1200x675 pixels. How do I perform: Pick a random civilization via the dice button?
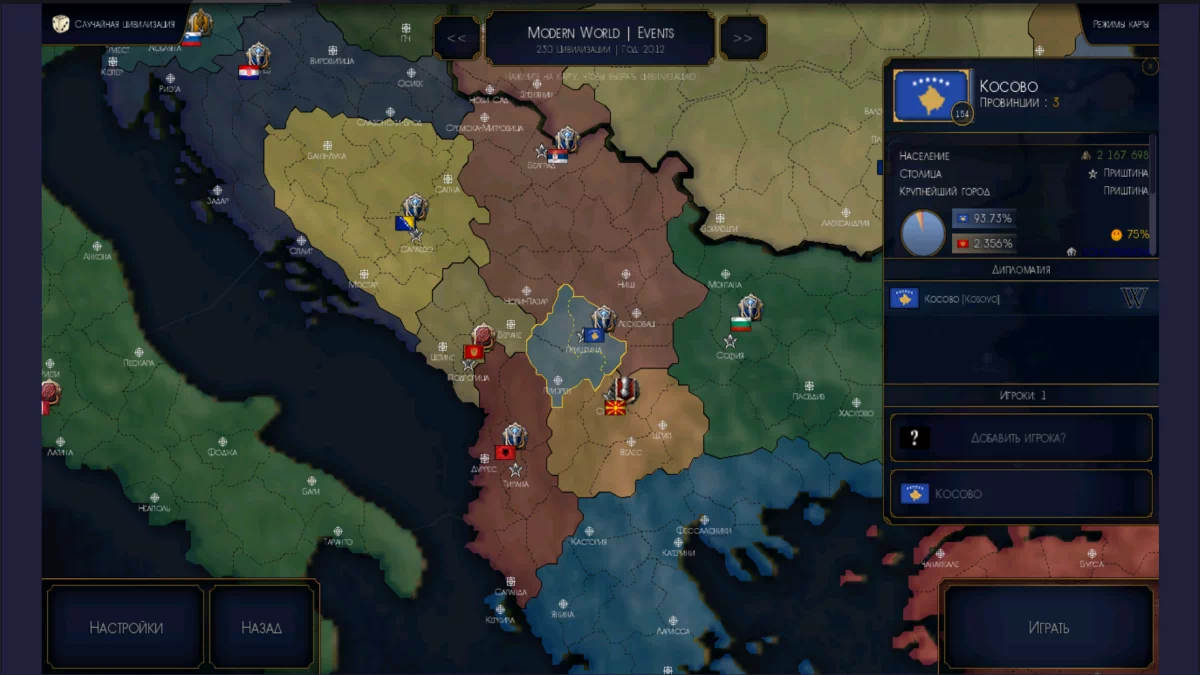pos(62,23)
